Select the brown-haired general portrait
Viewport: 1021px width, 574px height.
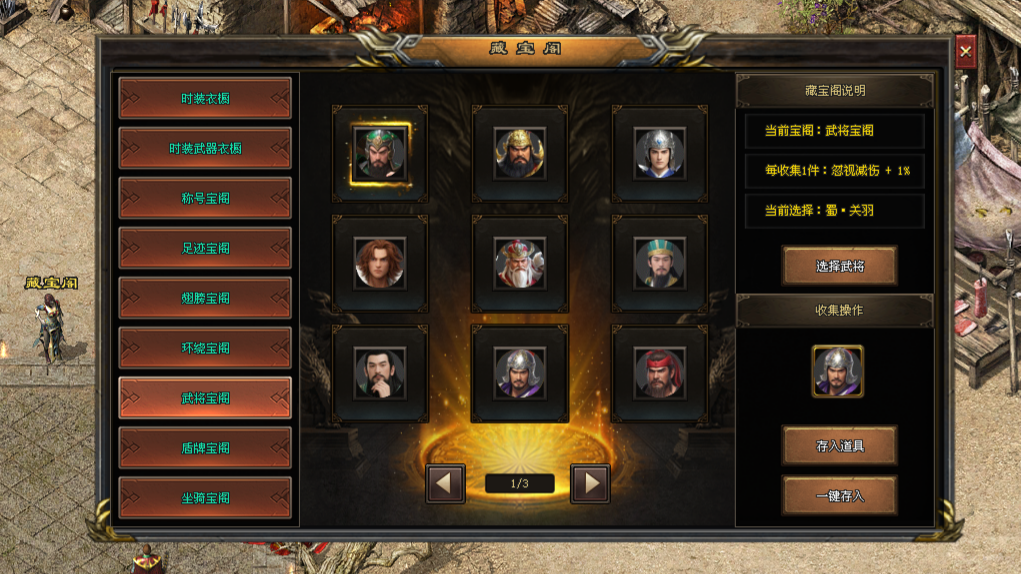380,264
